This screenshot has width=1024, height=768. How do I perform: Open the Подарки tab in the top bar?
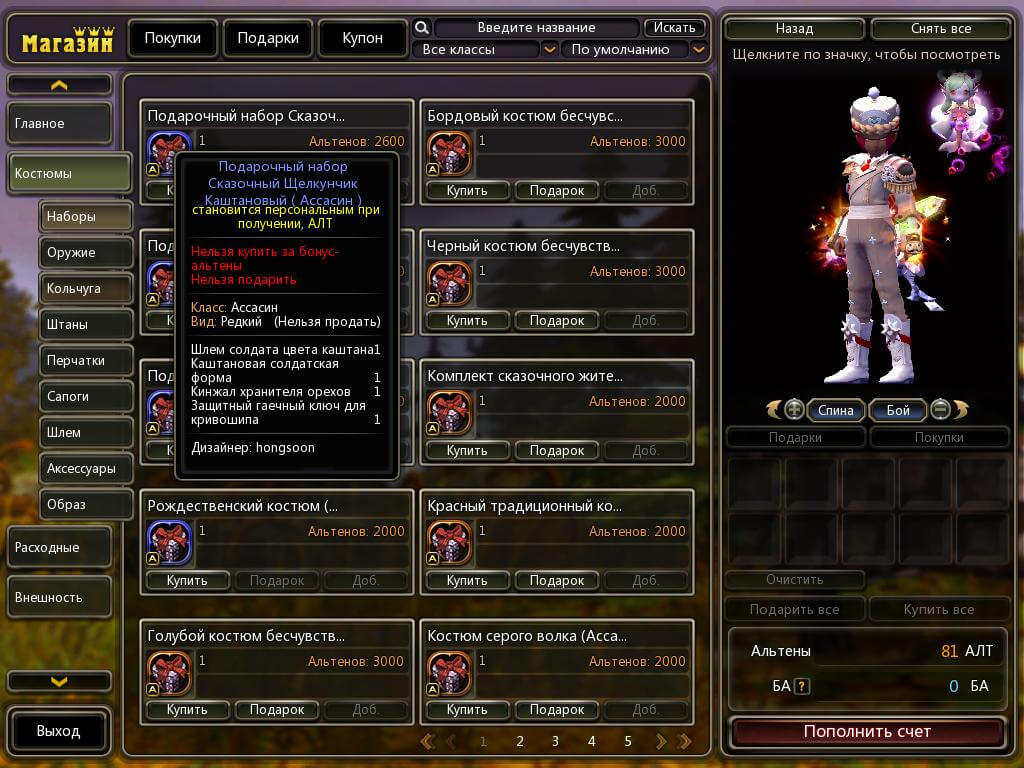coord(268,38)
